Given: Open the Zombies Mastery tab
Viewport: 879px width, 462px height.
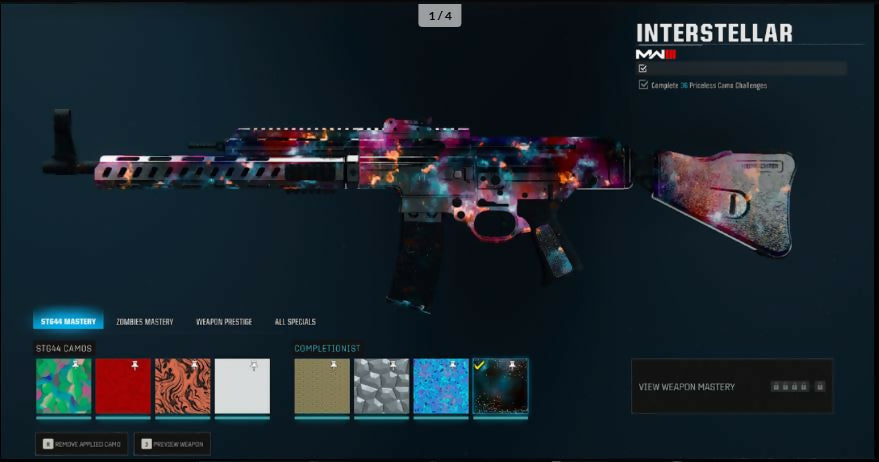Looking at the screenshot, I should pos(144,321).
